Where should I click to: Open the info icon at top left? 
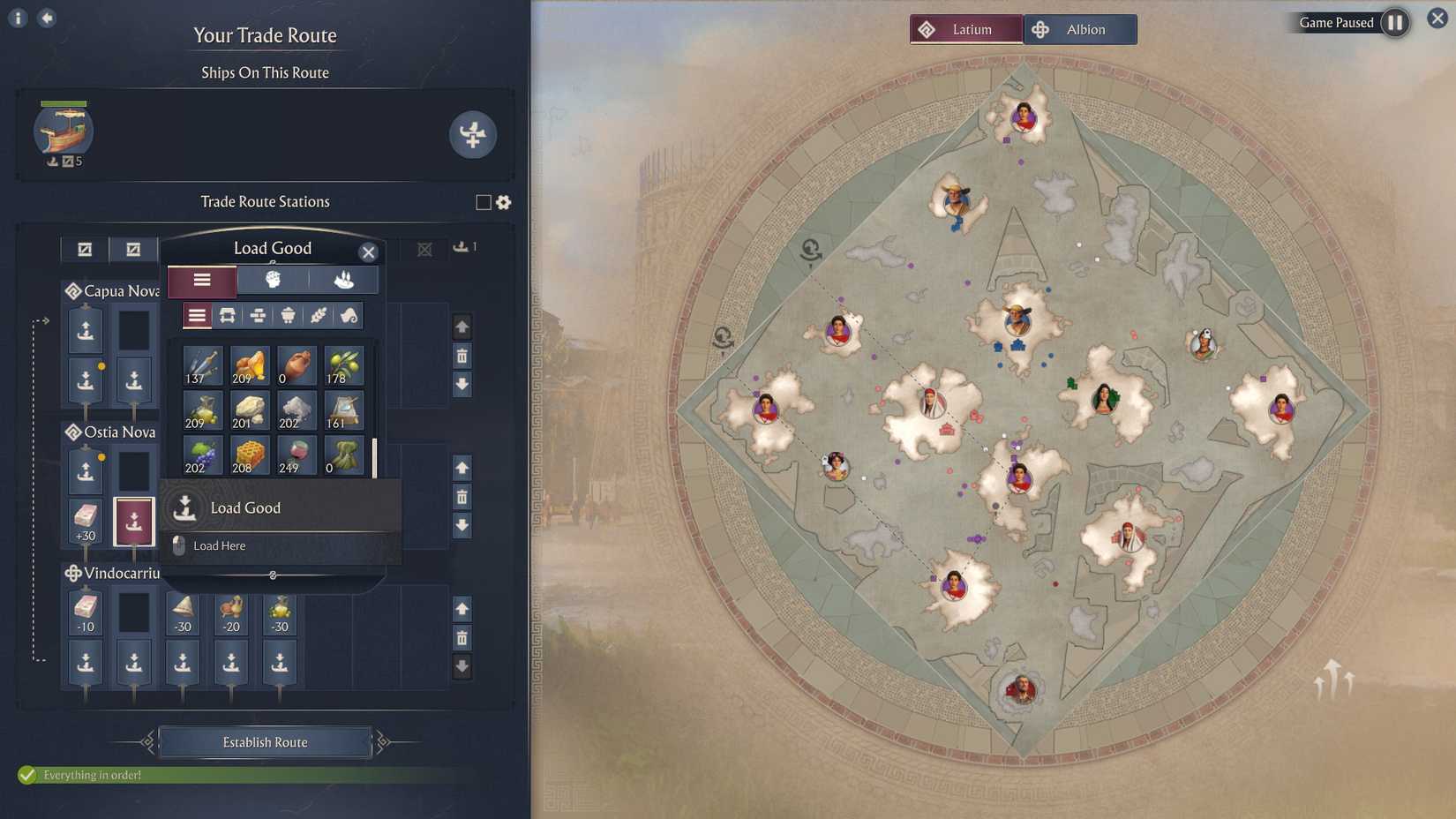tap(16, 17)
